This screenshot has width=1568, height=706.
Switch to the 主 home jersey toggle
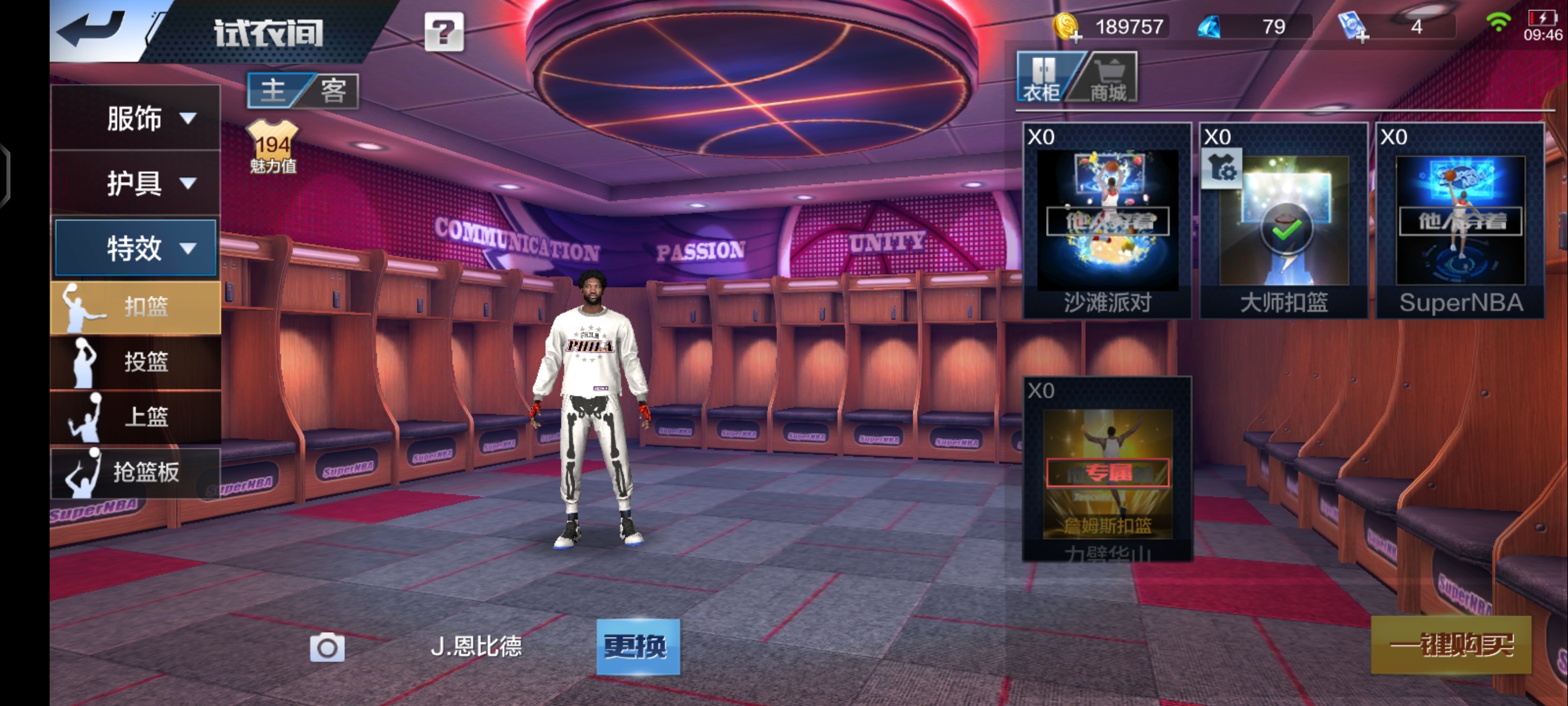tap(274, 90)
